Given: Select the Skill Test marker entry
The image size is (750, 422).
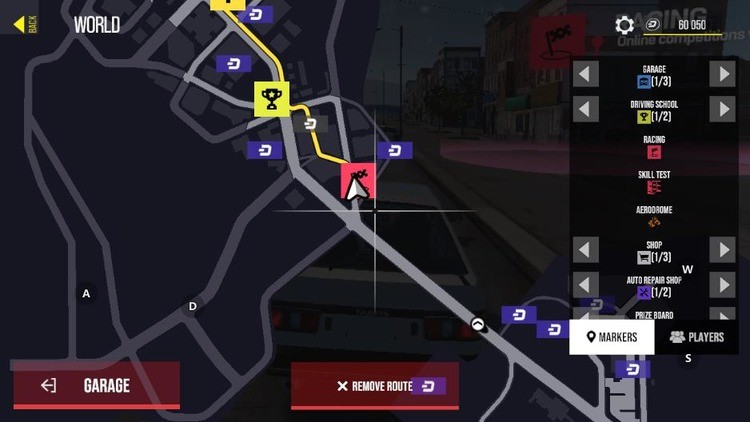Looking at the screenshot, I should point(654,181).
